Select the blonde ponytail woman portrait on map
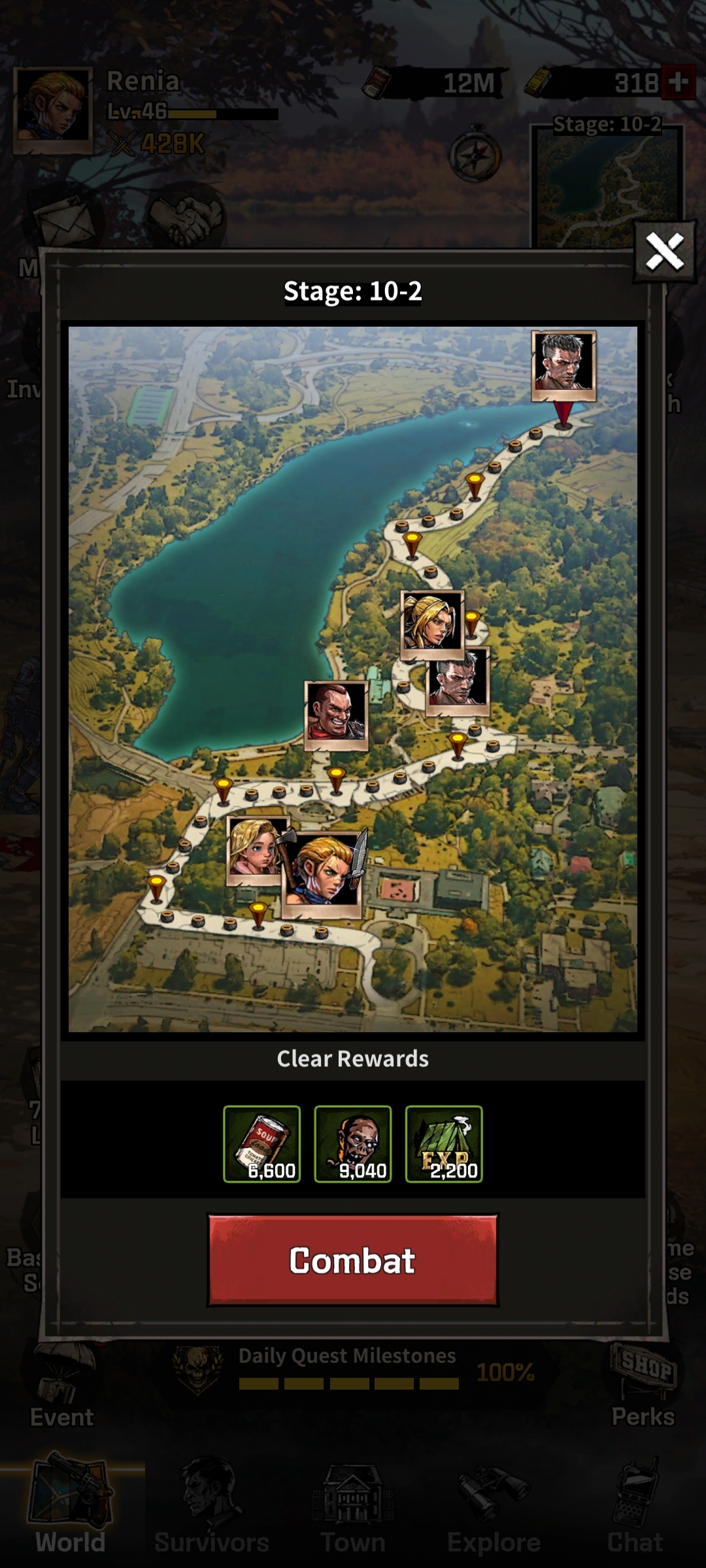706x1568 pixels. tap(431, 623)
